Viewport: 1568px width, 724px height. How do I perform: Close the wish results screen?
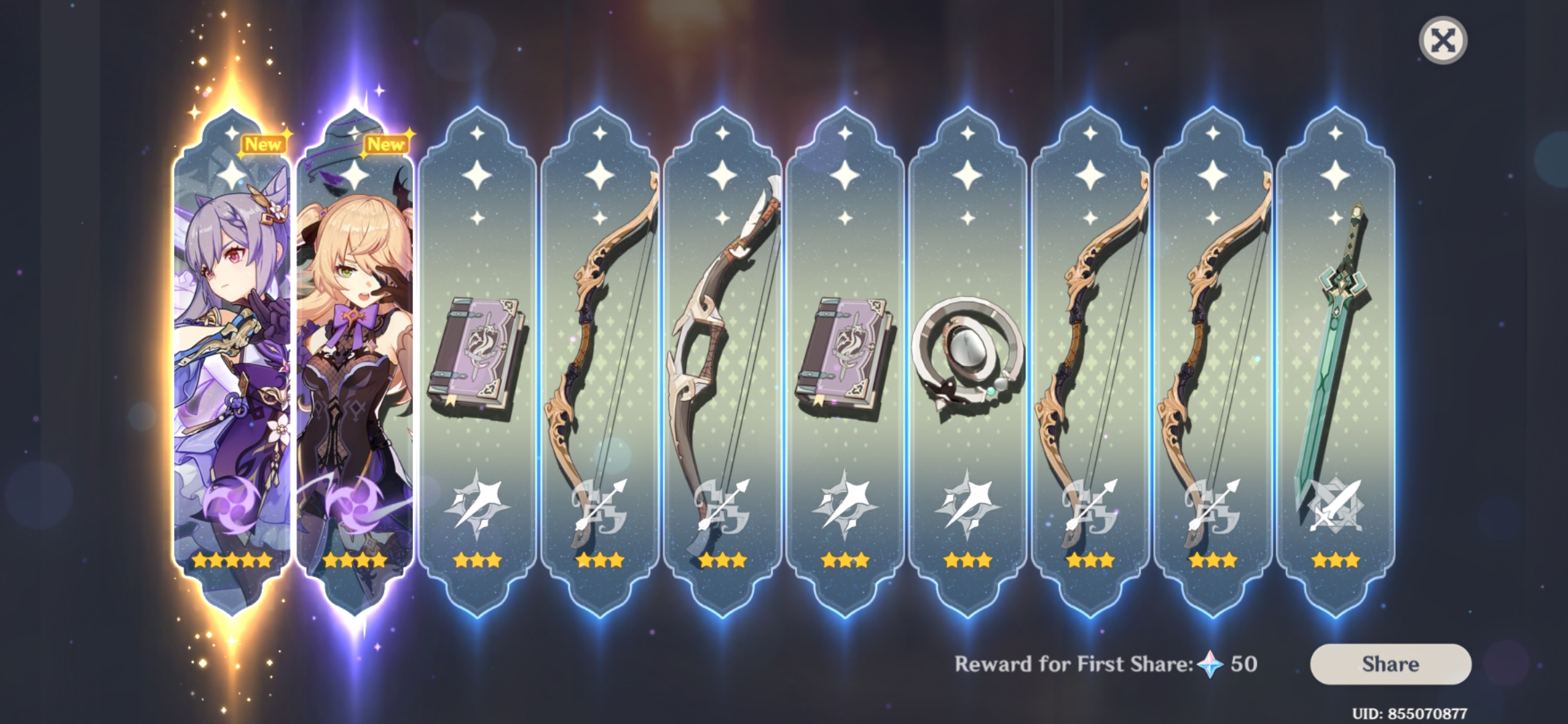[x=1443, y=40]
